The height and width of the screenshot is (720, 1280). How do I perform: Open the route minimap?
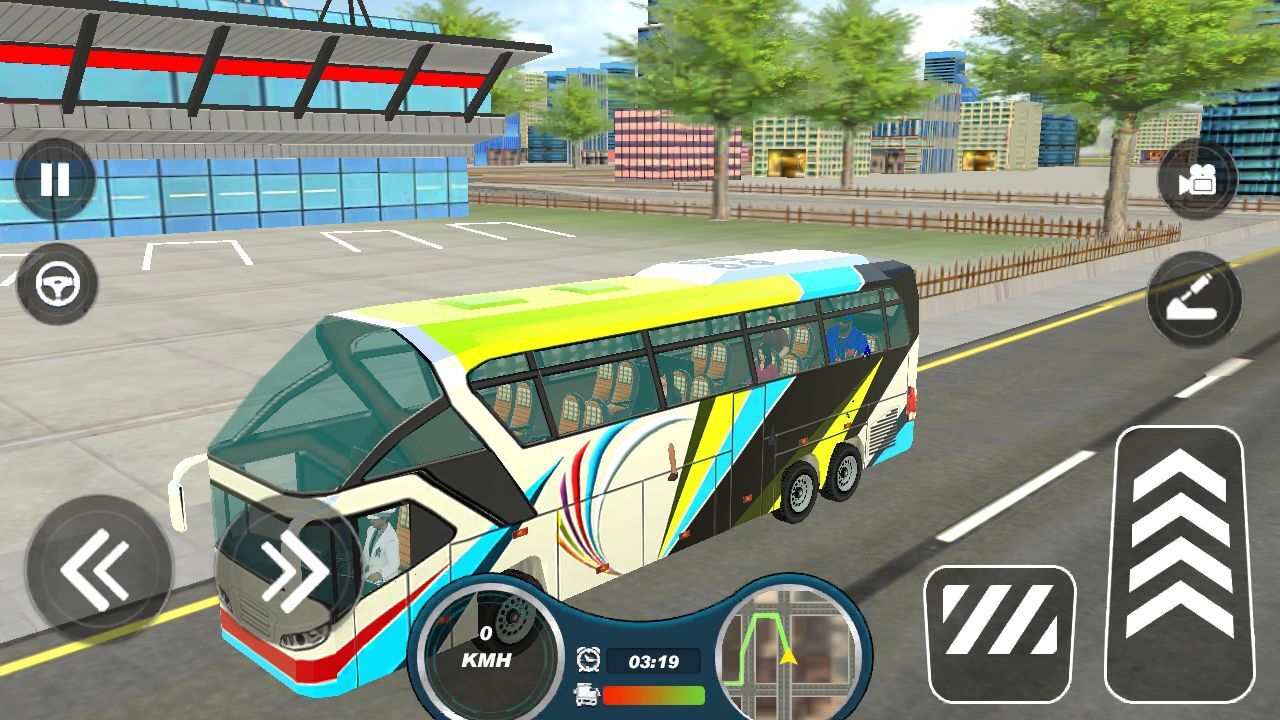click(x=789, y=650)
